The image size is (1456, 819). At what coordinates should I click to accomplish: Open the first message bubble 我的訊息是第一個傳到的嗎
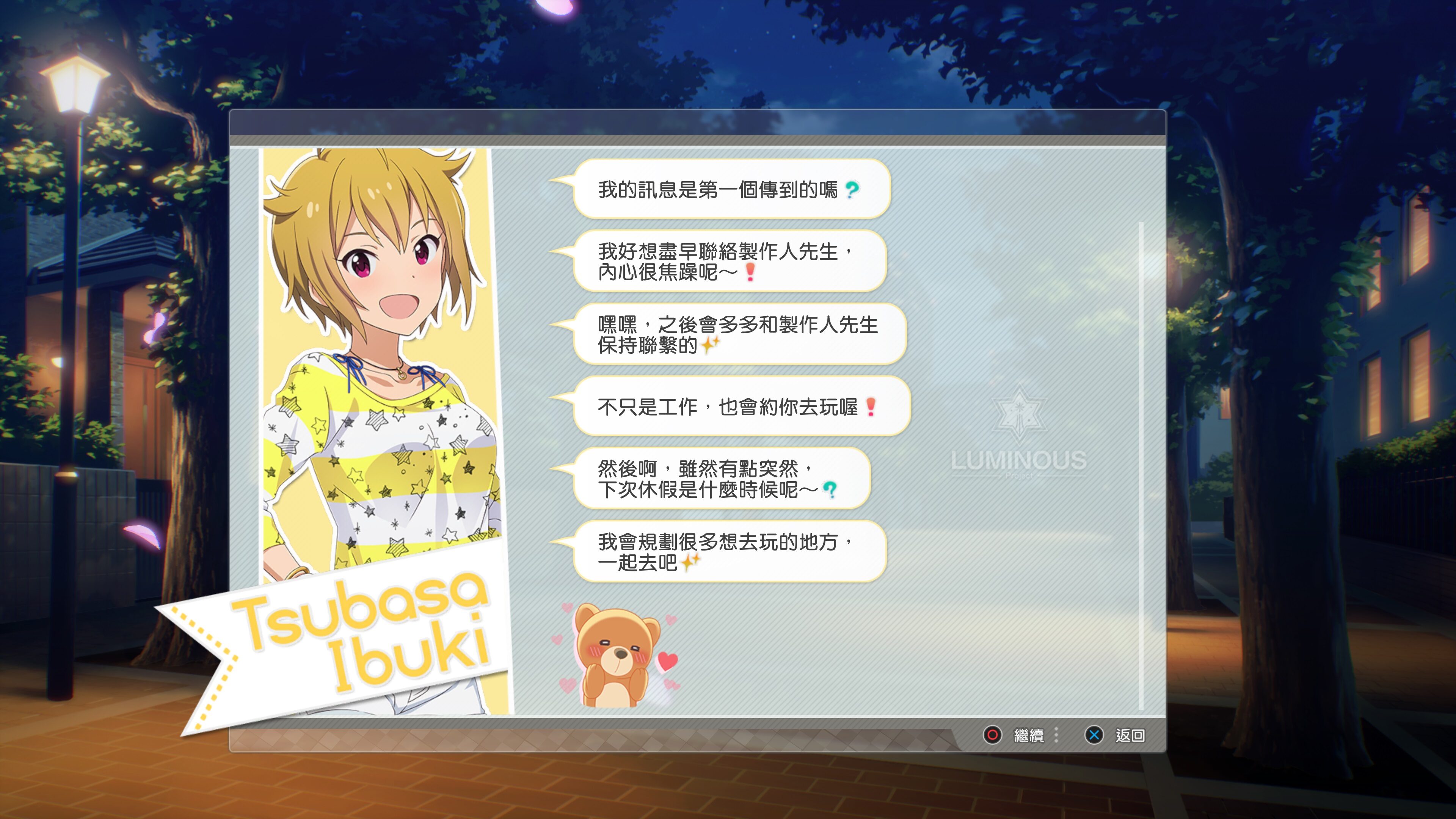click(729, 190)
